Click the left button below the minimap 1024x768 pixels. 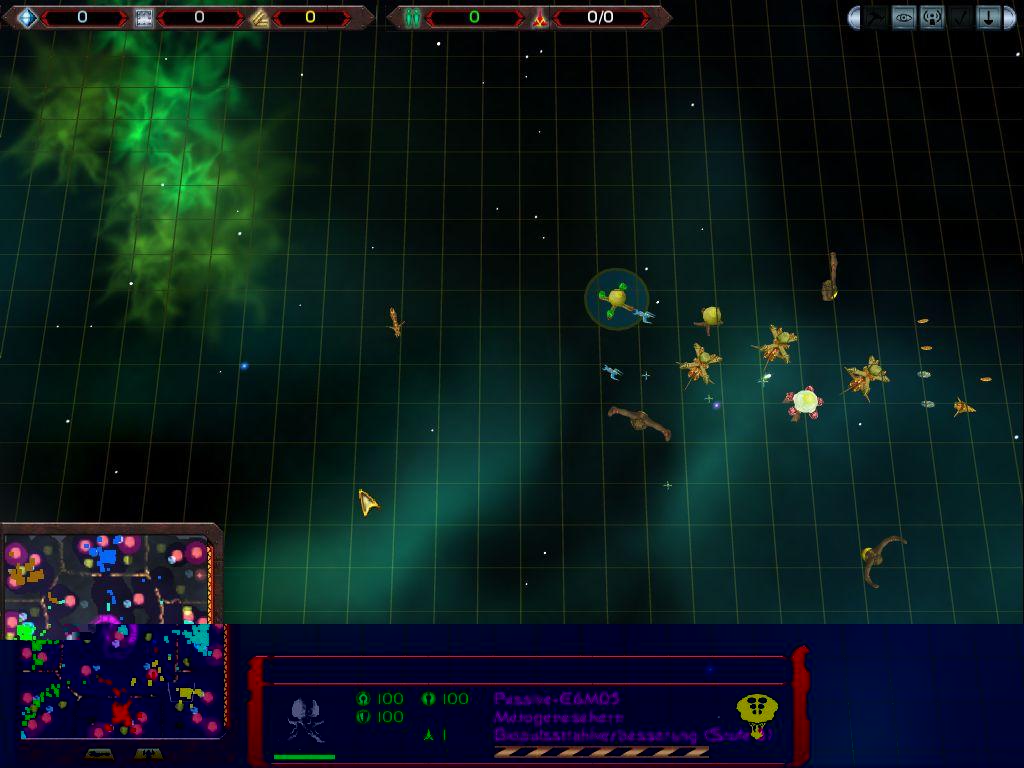[x=98, y=753]
